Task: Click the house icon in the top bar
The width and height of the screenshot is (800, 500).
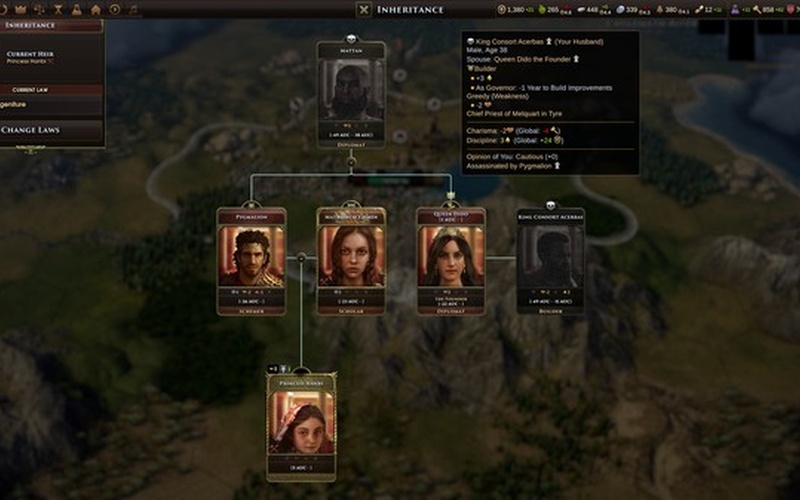Action: click(x=95, y=9)
